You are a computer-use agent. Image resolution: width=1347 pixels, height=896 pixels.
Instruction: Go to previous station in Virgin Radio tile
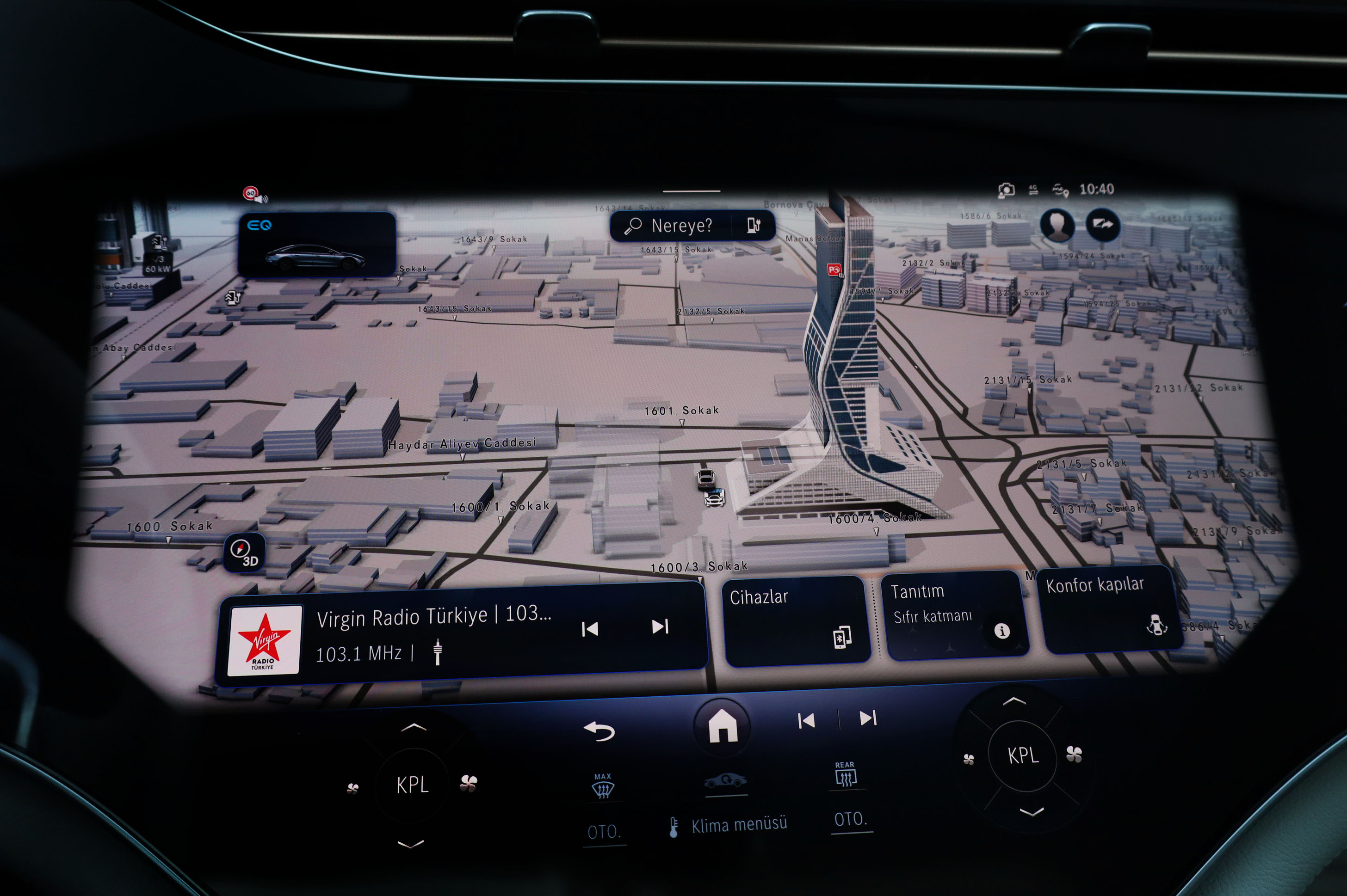point(589,629)
